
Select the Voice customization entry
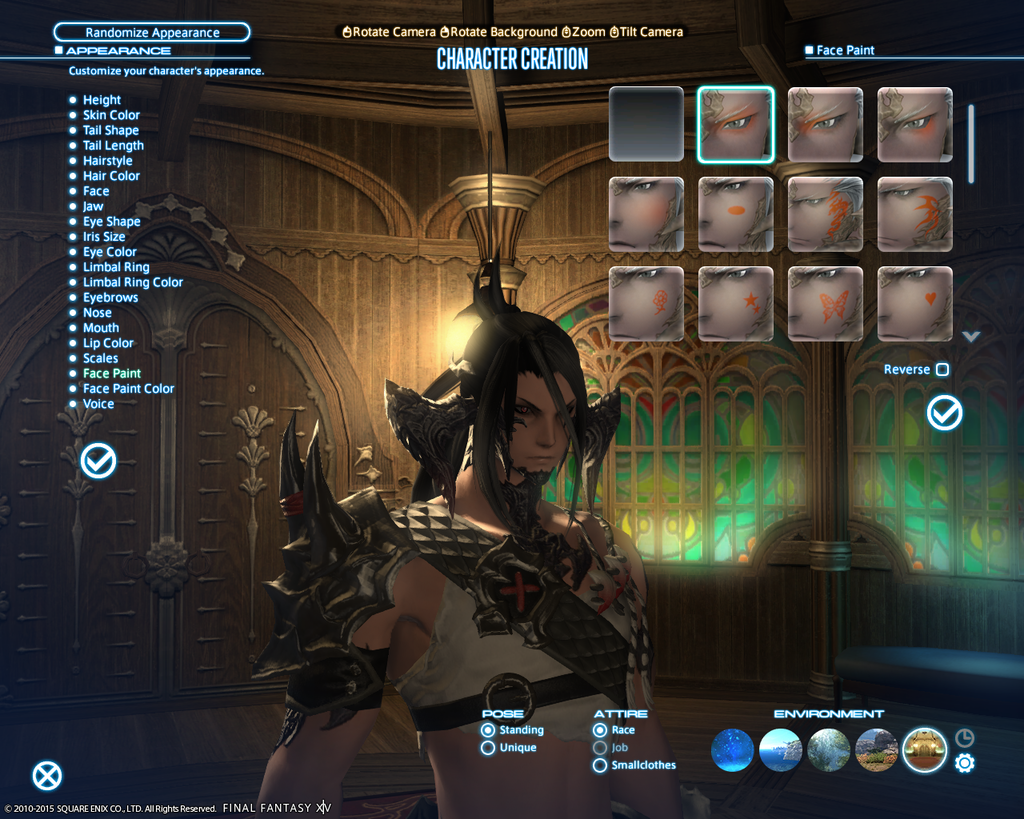point(98,404)
